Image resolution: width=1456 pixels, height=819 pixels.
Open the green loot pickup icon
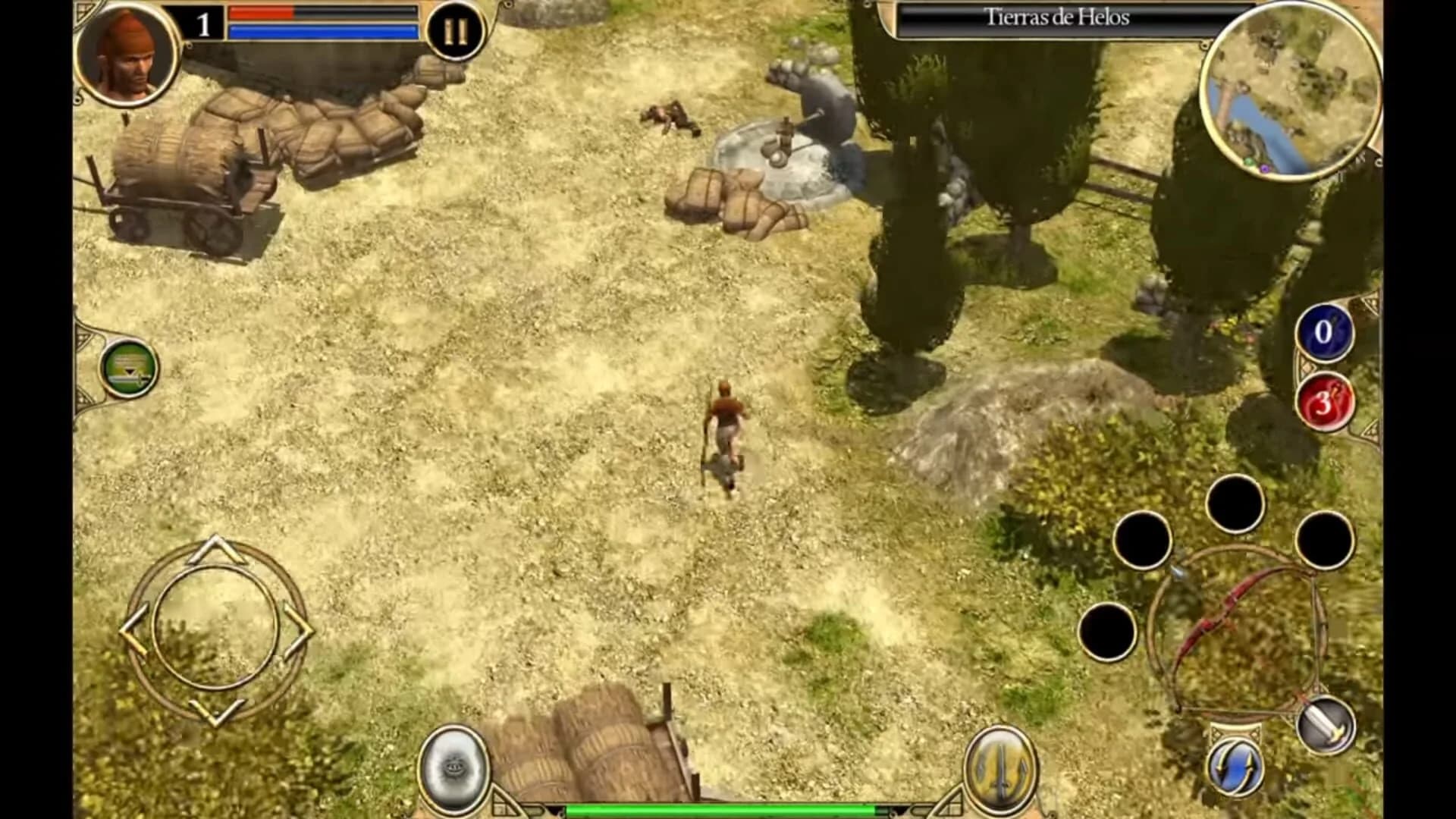[x=129, y=369]
